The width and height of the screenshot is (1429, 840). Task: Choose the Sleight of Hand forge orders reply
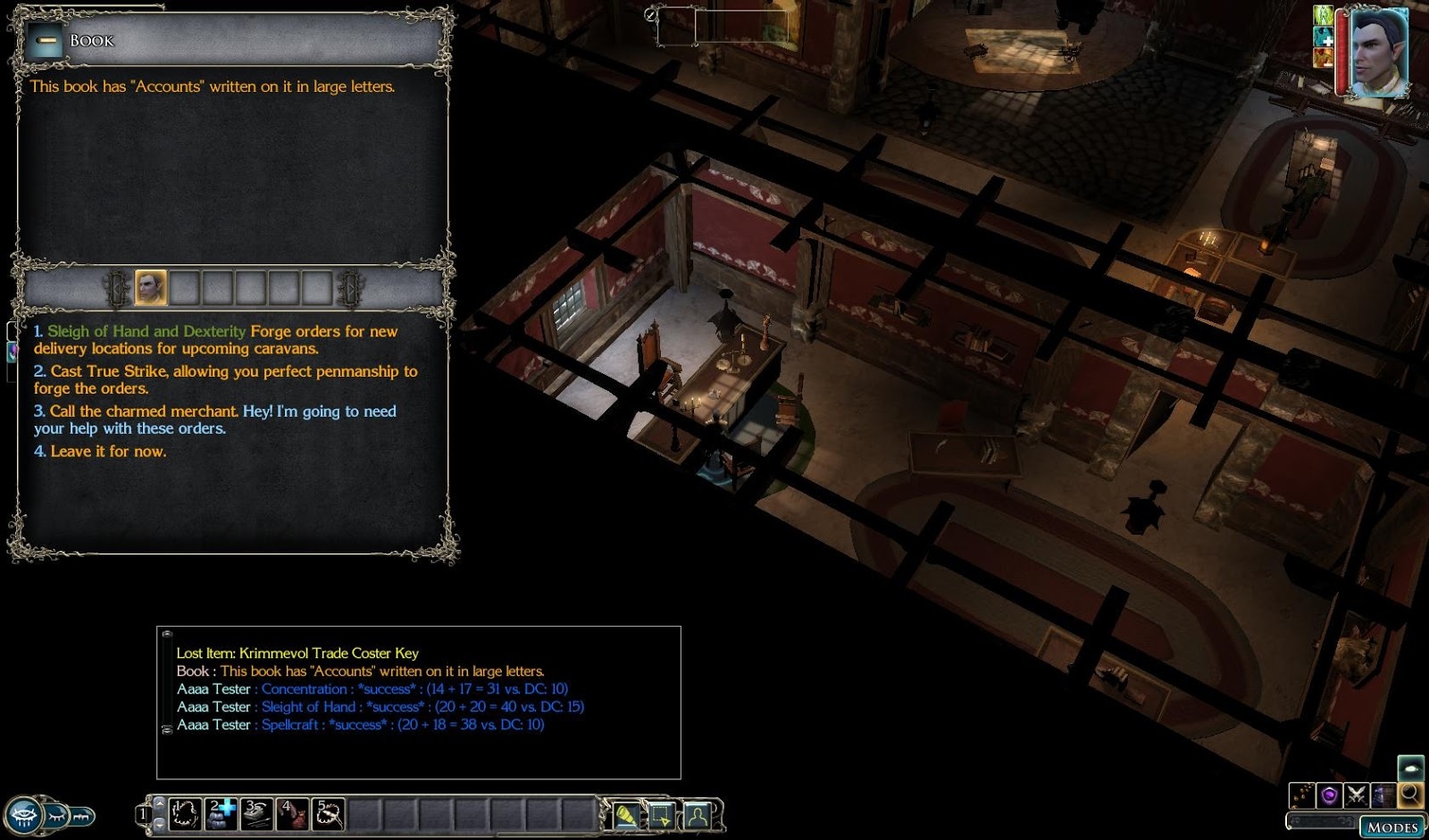(x=215, y=339)
